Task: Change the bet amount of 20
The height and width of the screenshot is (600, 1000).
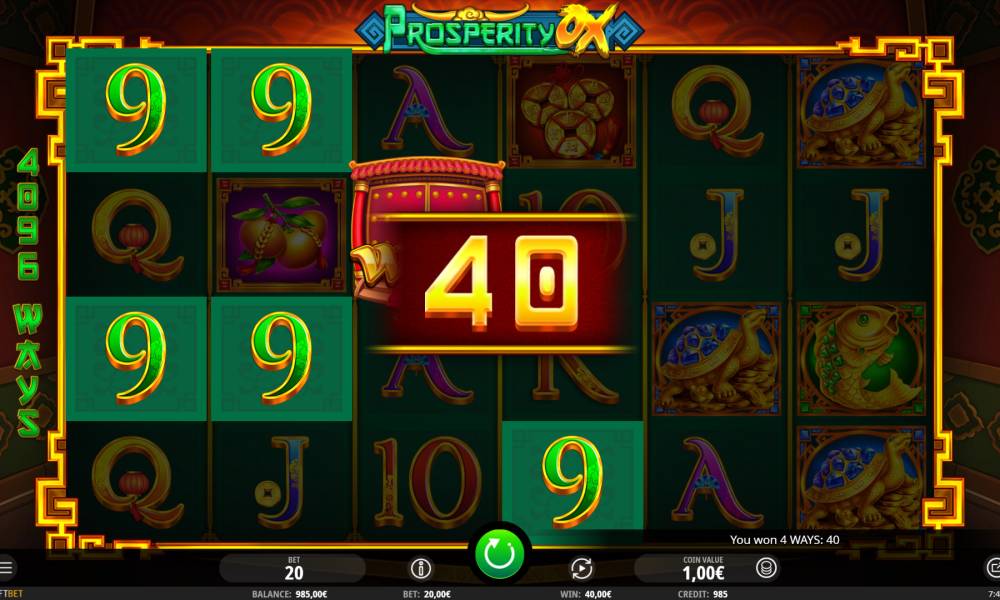Action: [x=294, y=569]
